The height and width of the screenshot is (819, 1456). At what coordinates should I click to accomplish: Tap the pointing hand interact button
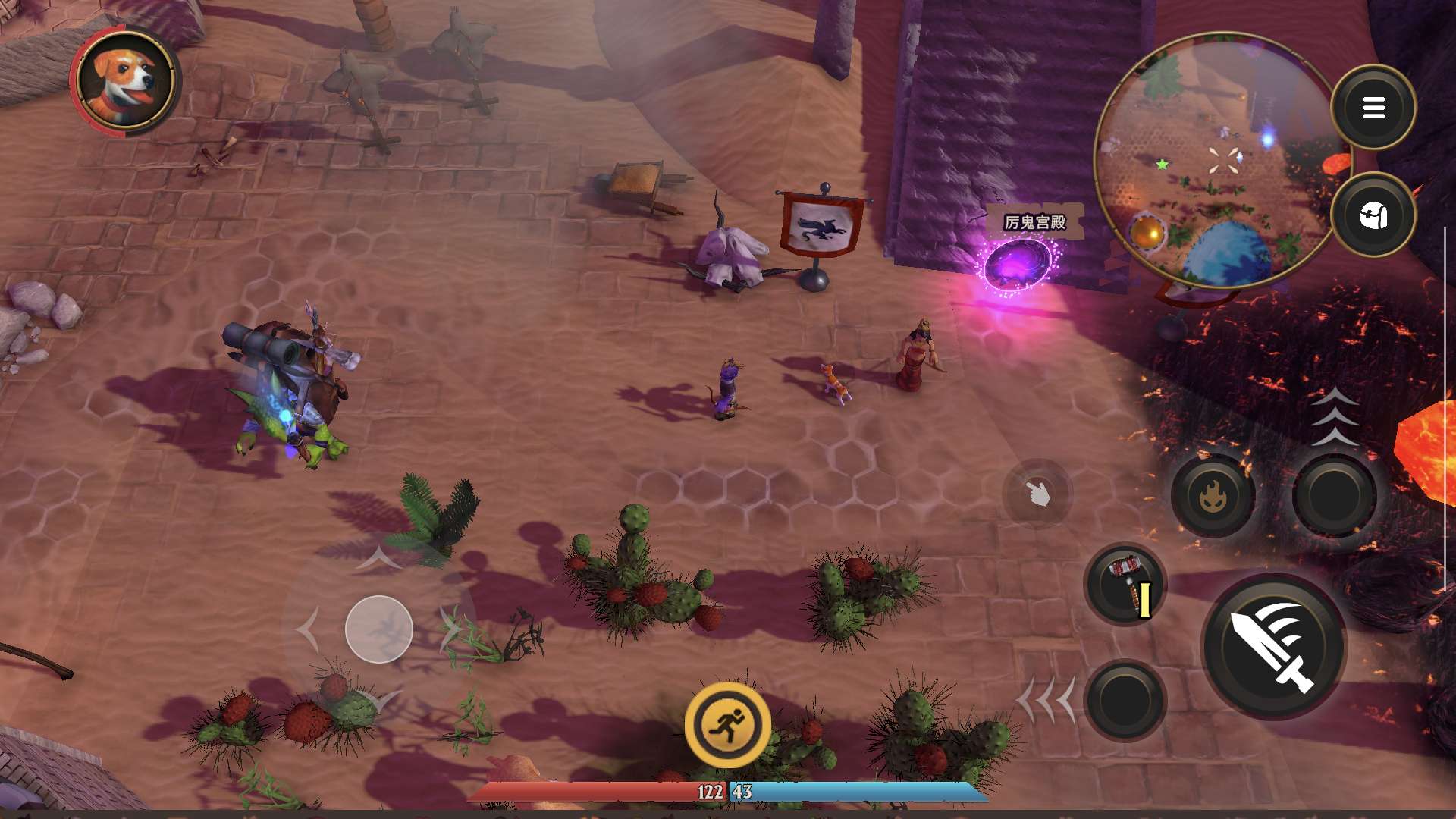(1037, 494)
